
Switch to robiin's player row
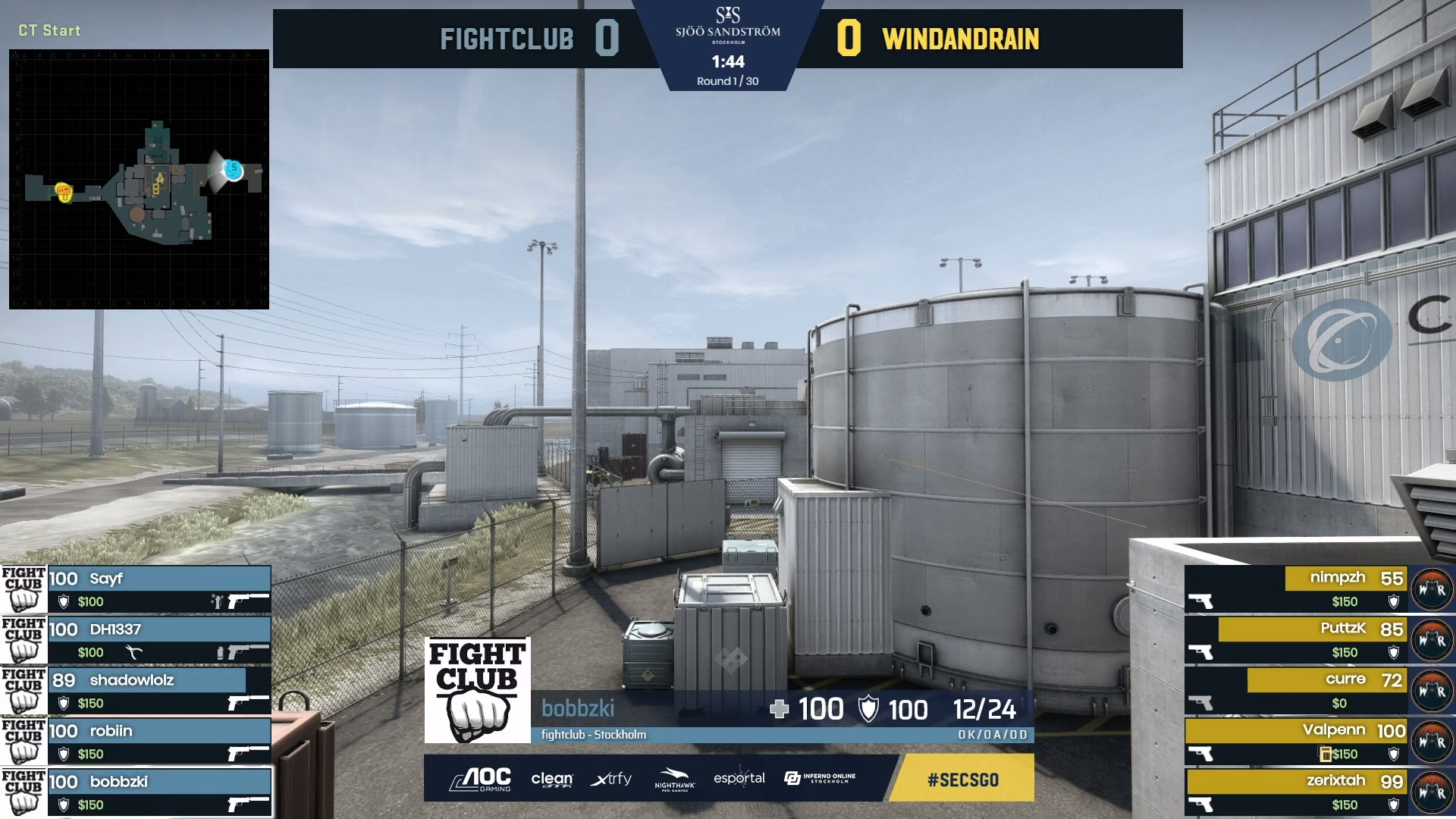[x=158, y=742]
